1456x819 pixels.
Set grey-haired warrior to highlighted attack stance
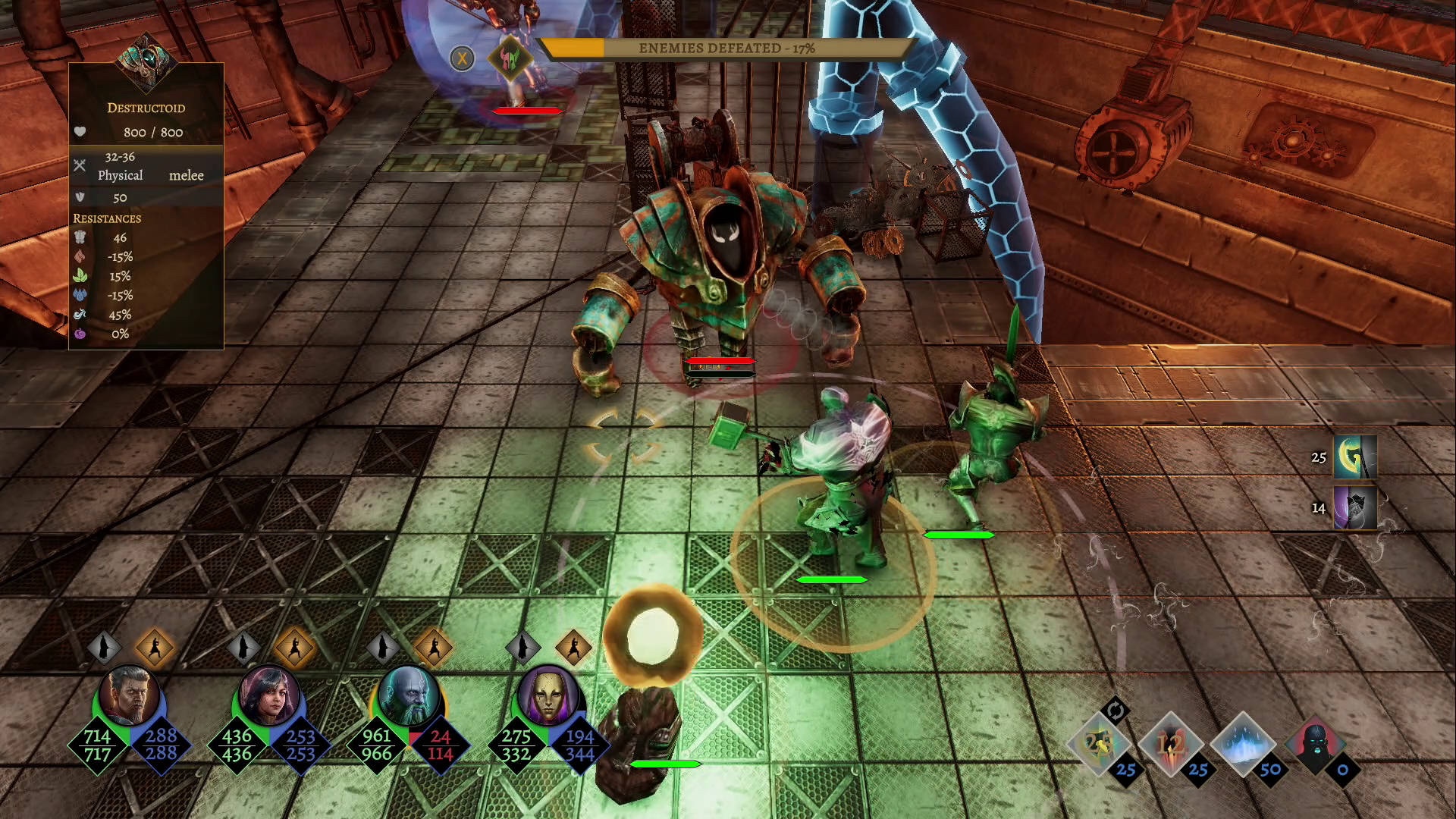(155, 648)
